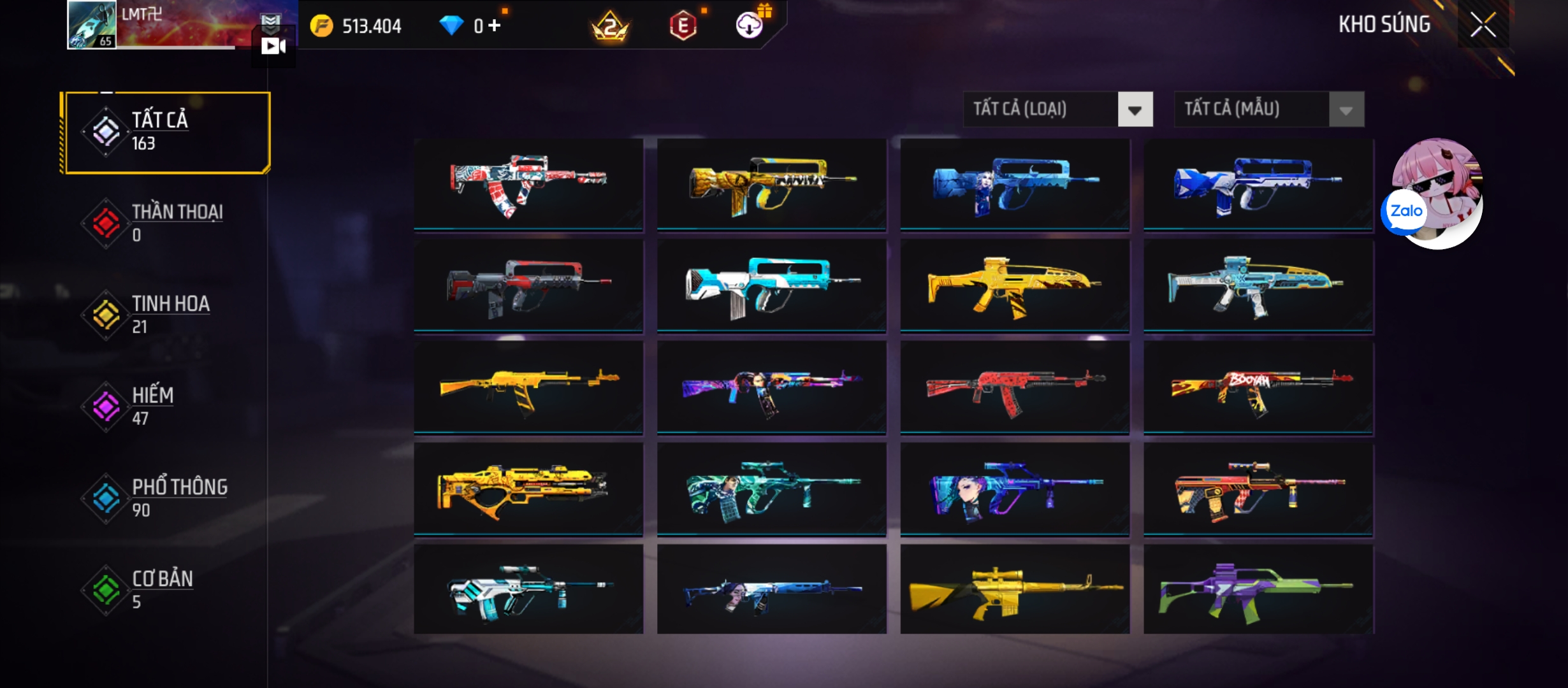Select the Tất Cả category tab
This screenshot has width=1568, height=688.
[167, 132]
